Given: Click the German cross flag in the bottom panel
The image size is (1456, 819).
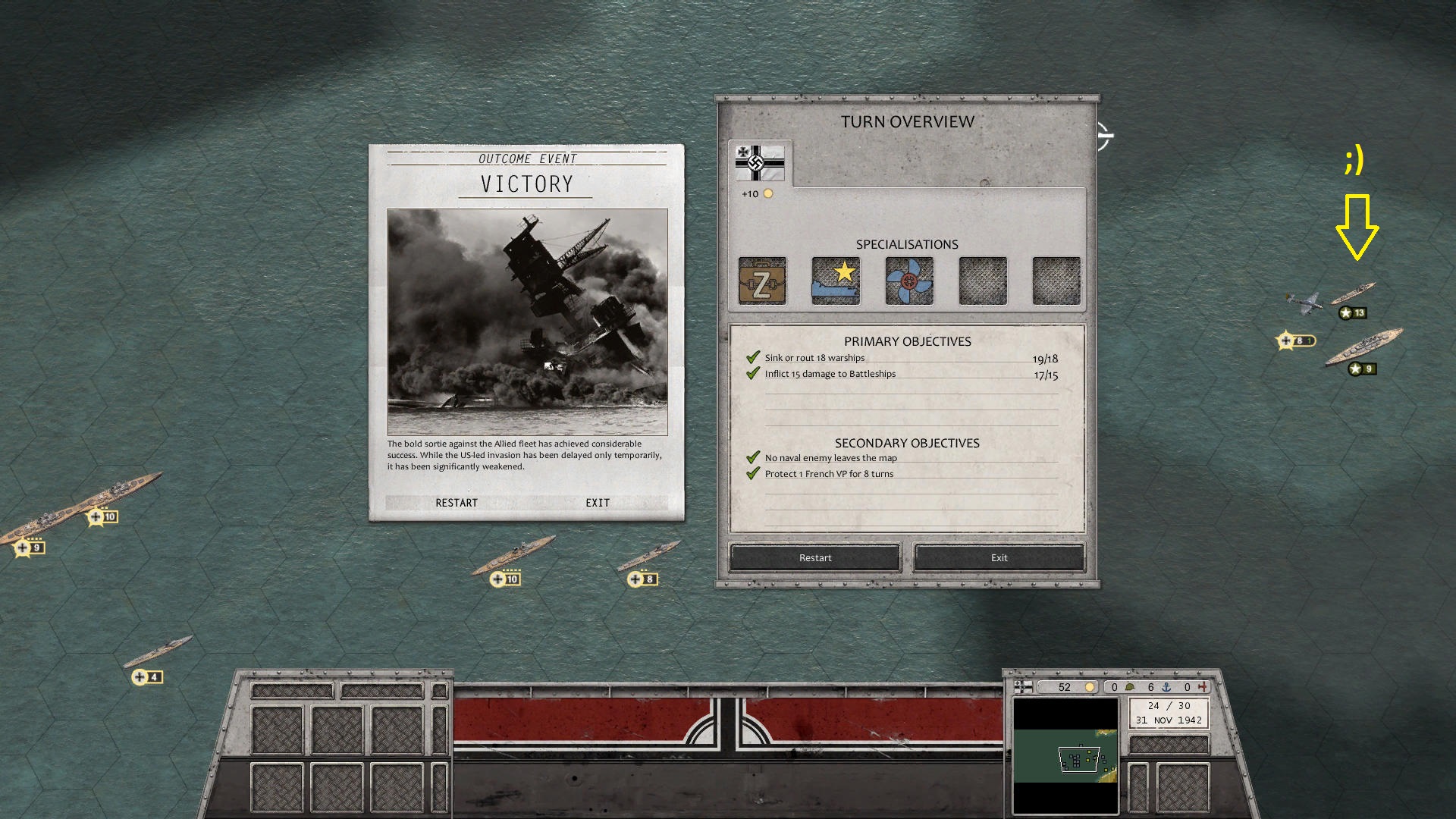Looking at the screenshot, I should [1024, 687].
